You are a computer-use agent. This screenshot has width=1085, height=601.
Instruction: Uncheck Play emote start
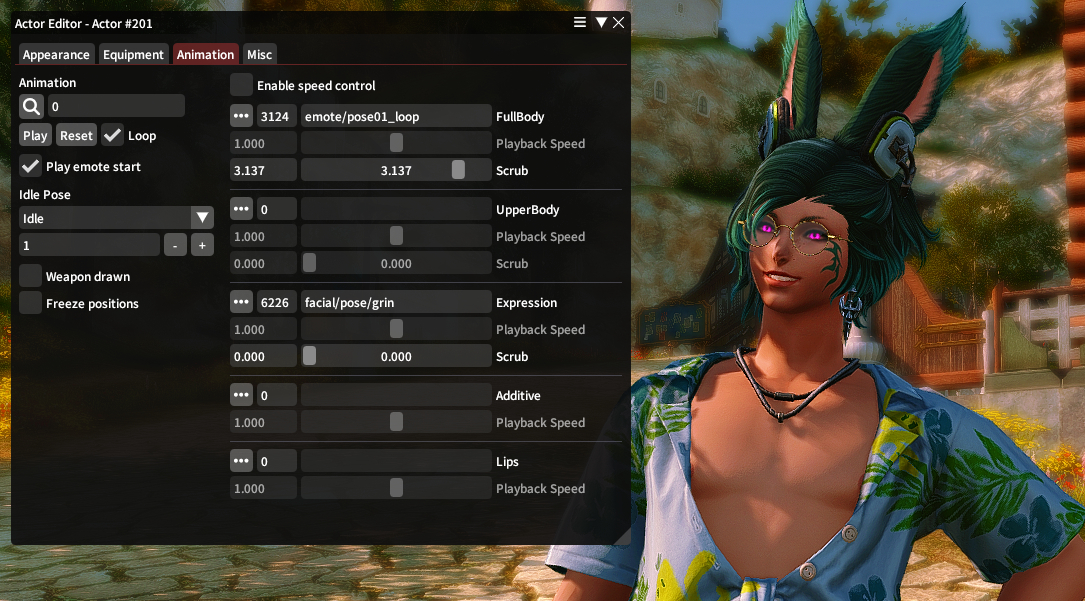(31, 167)
